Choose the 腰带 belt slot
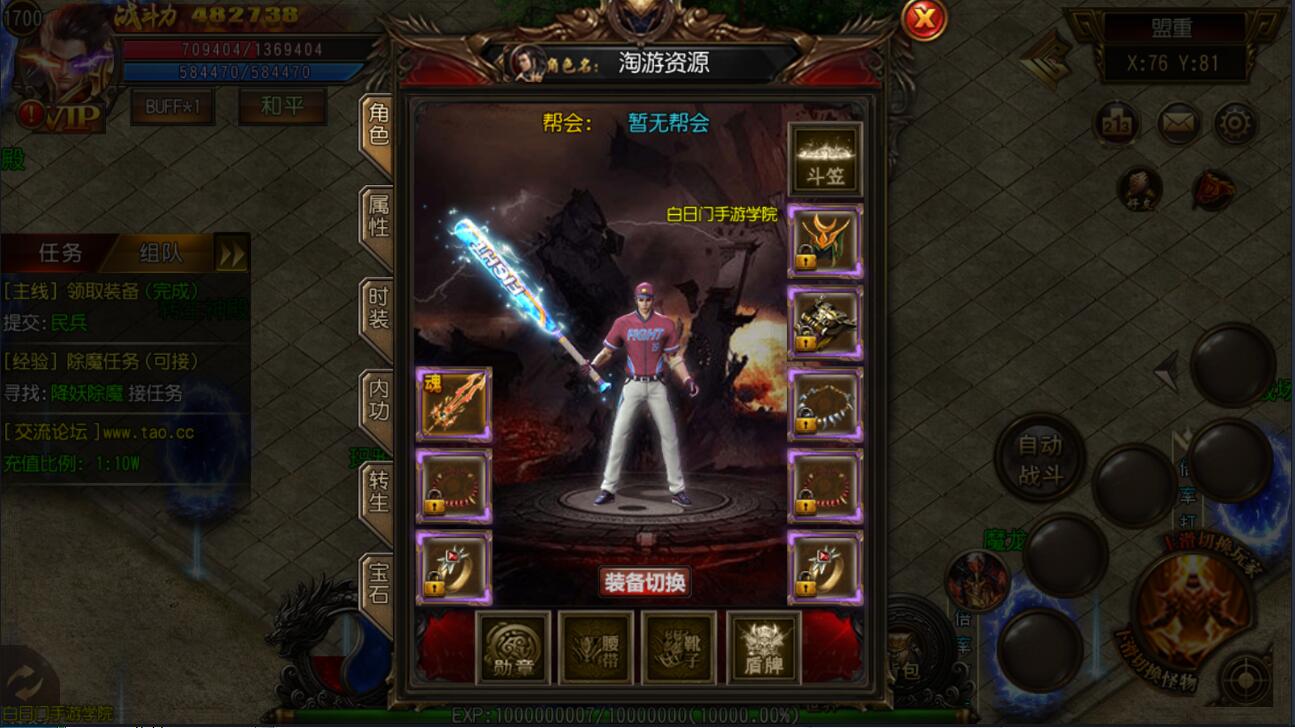The width and height of the screenshot is (1295, 728). [596, 648]
